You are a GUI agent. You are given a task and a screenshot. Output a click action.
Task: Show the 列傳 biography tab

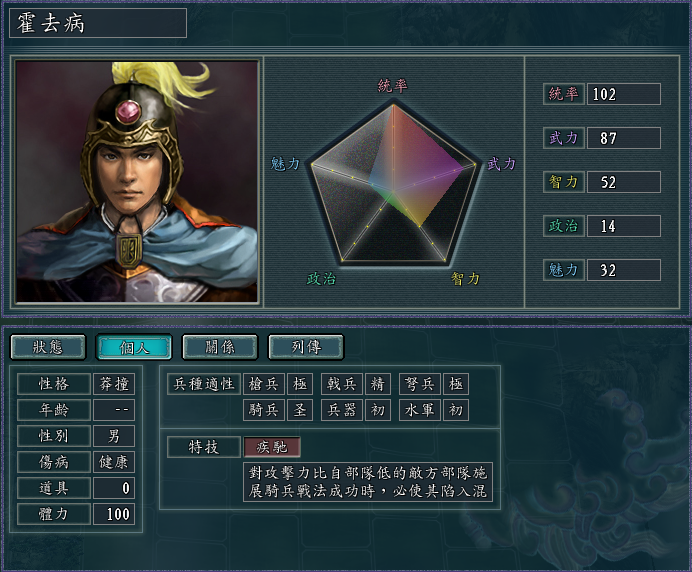(306, 347)
